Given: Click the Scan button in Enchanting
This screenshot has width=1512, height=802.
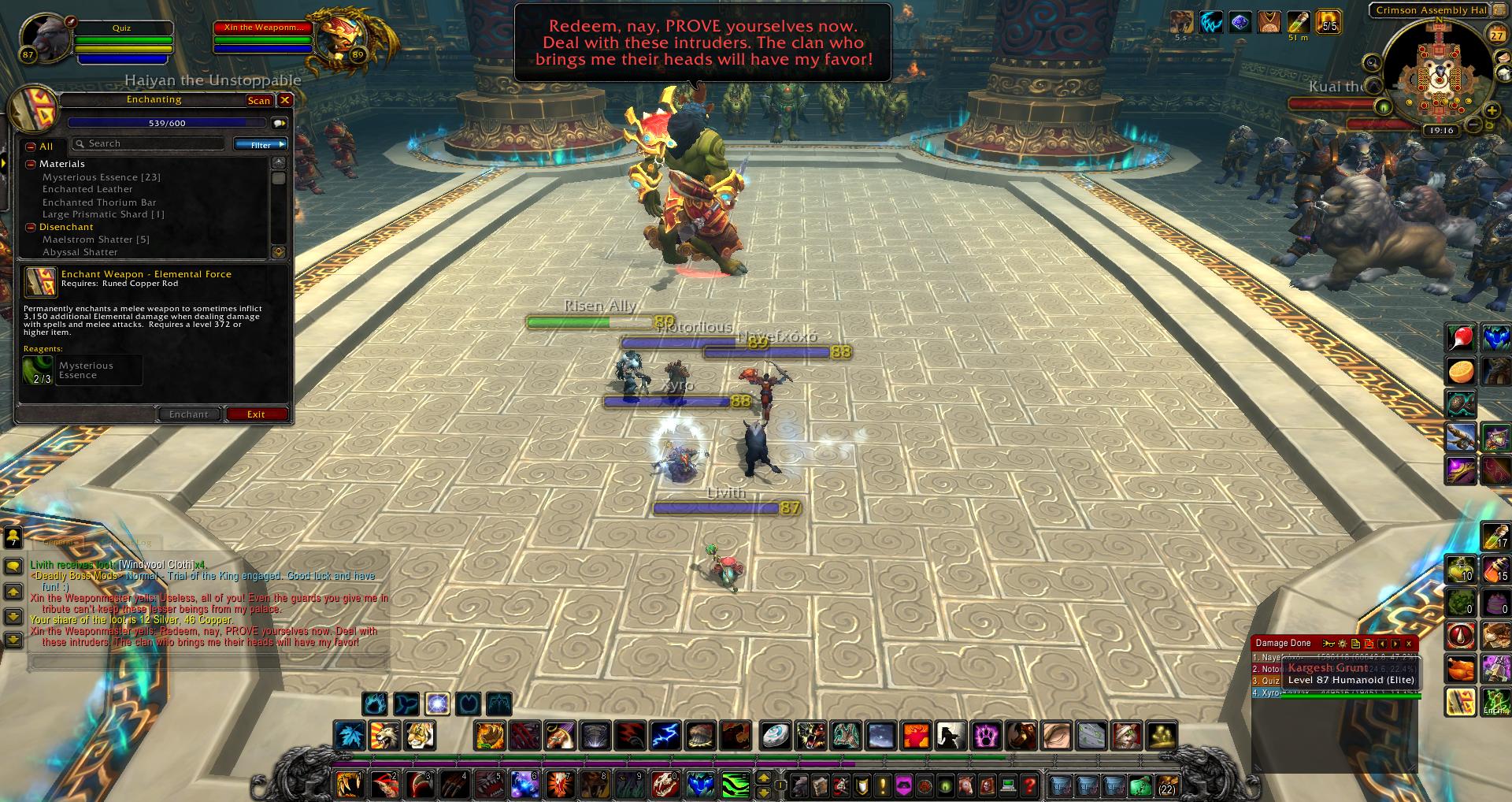Looking at the screenshot, I should (258, 100).
